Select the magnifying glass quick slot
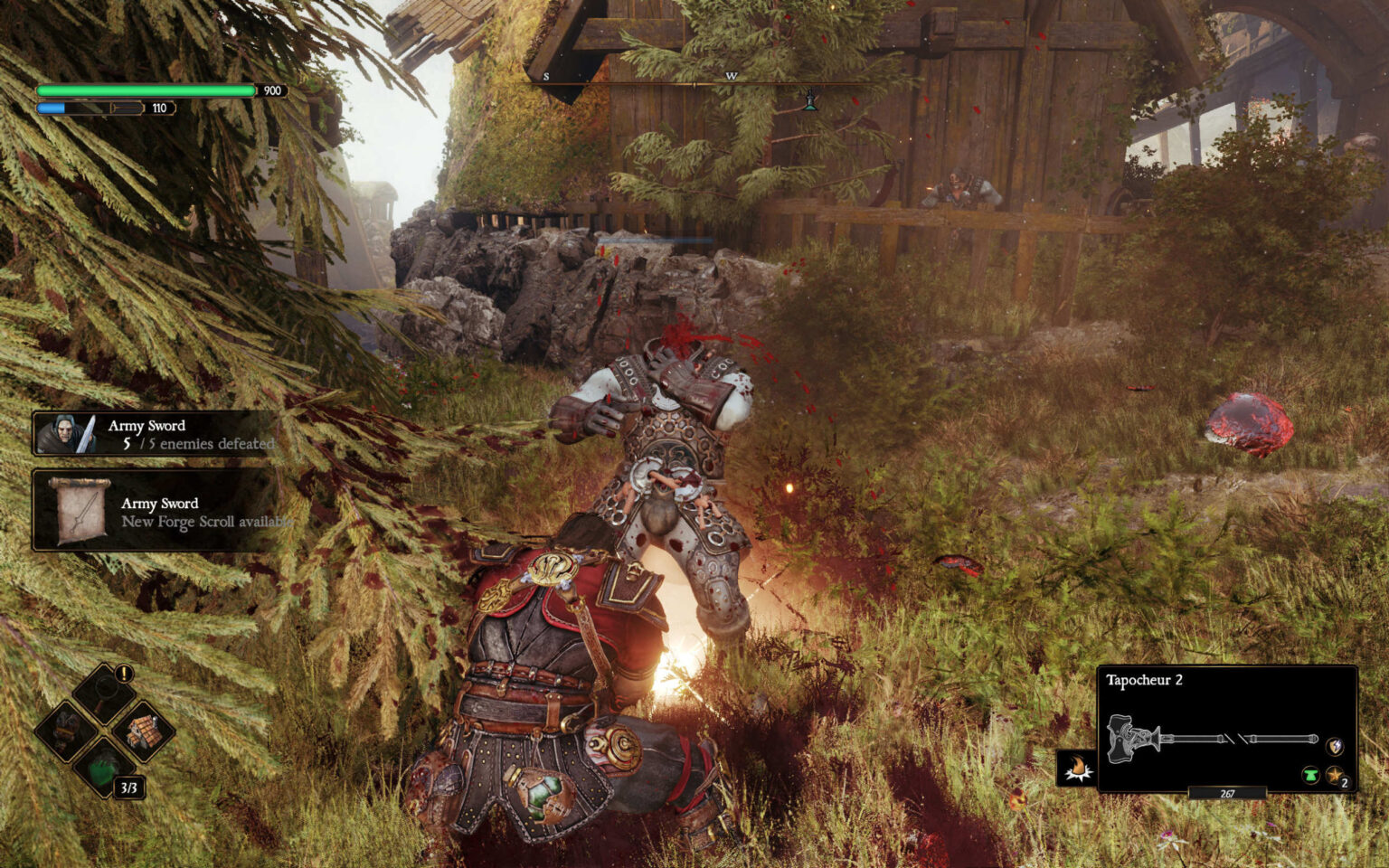The height and width of the screenshot is (868, 1389). click(x=104, y=695)
